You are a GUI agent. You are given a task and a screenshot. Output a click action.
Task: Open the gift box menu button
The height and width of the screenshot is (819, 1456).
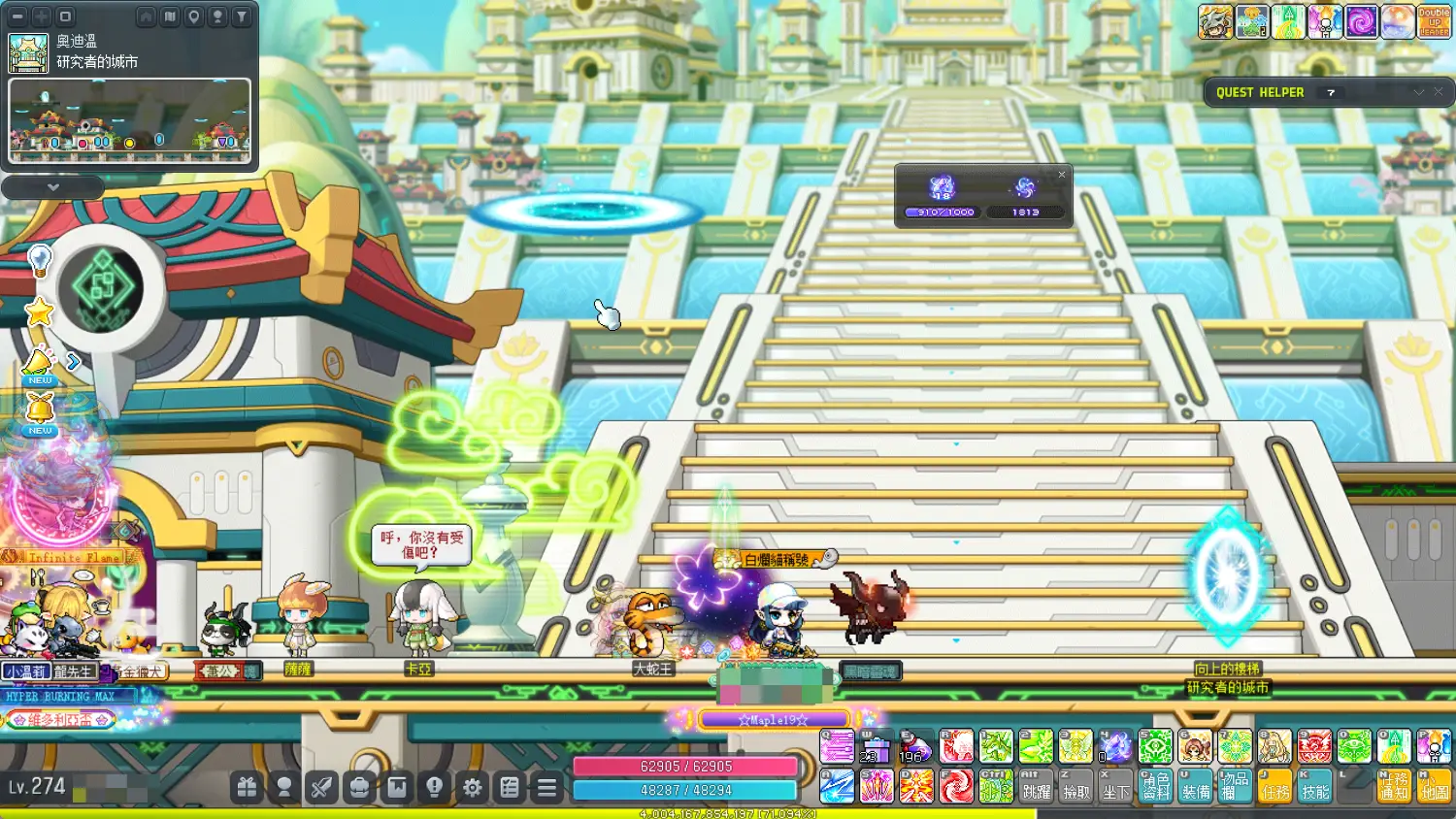point(247,787)
